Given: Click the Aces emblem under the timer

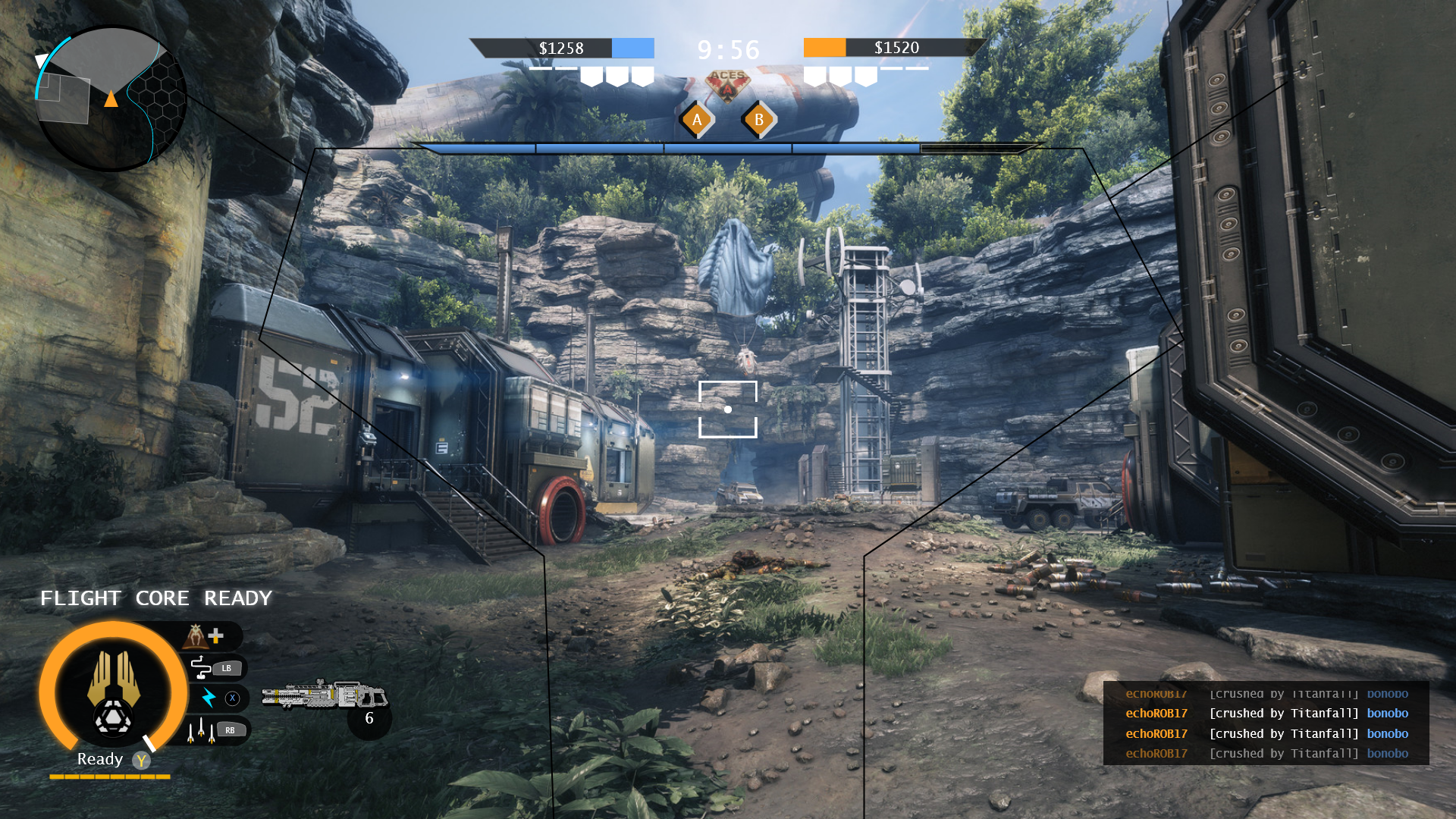Looking at the screenshot, I should [x=728, y=83].
